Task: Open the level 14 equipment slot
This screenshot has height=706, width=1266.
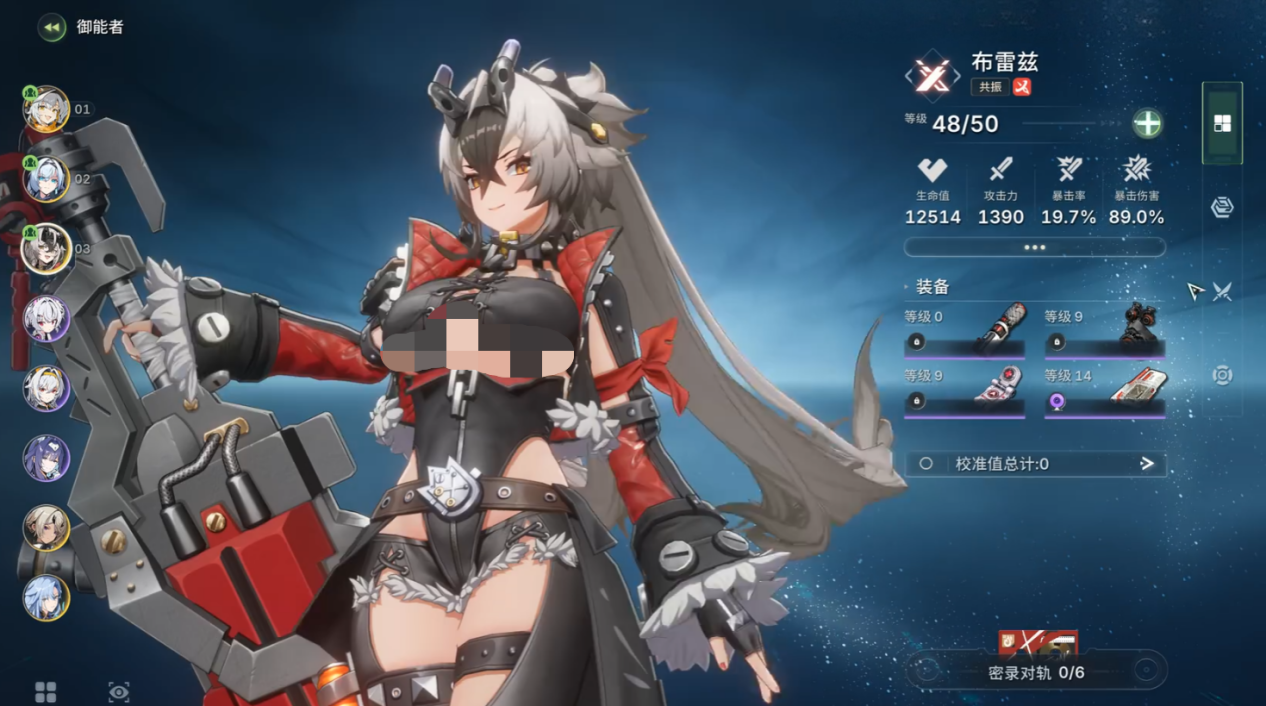Action: (1104, 392)
